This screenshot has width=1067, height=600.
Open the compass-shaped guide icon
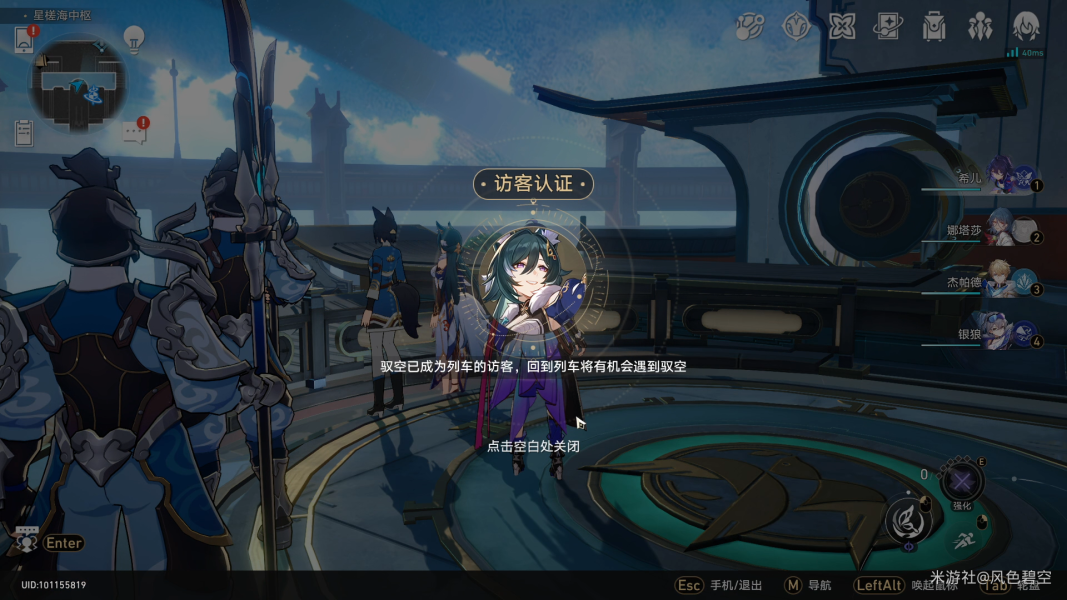[796, 27]
